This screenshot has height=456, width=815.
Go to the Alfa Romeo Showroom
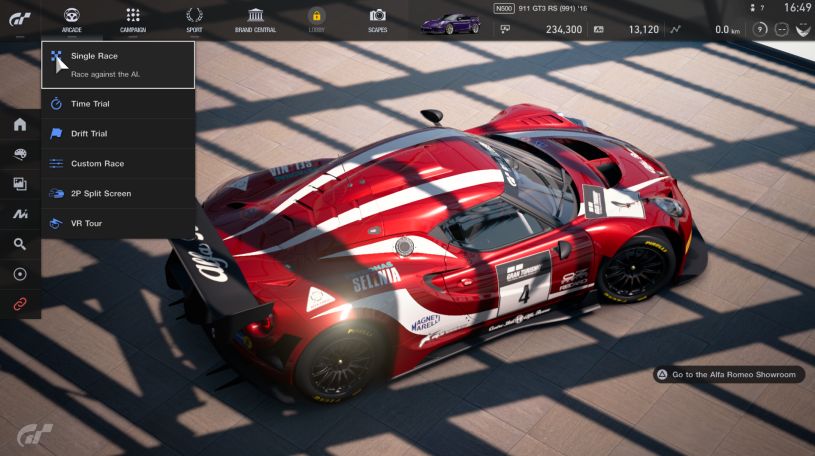pos(728,375)
